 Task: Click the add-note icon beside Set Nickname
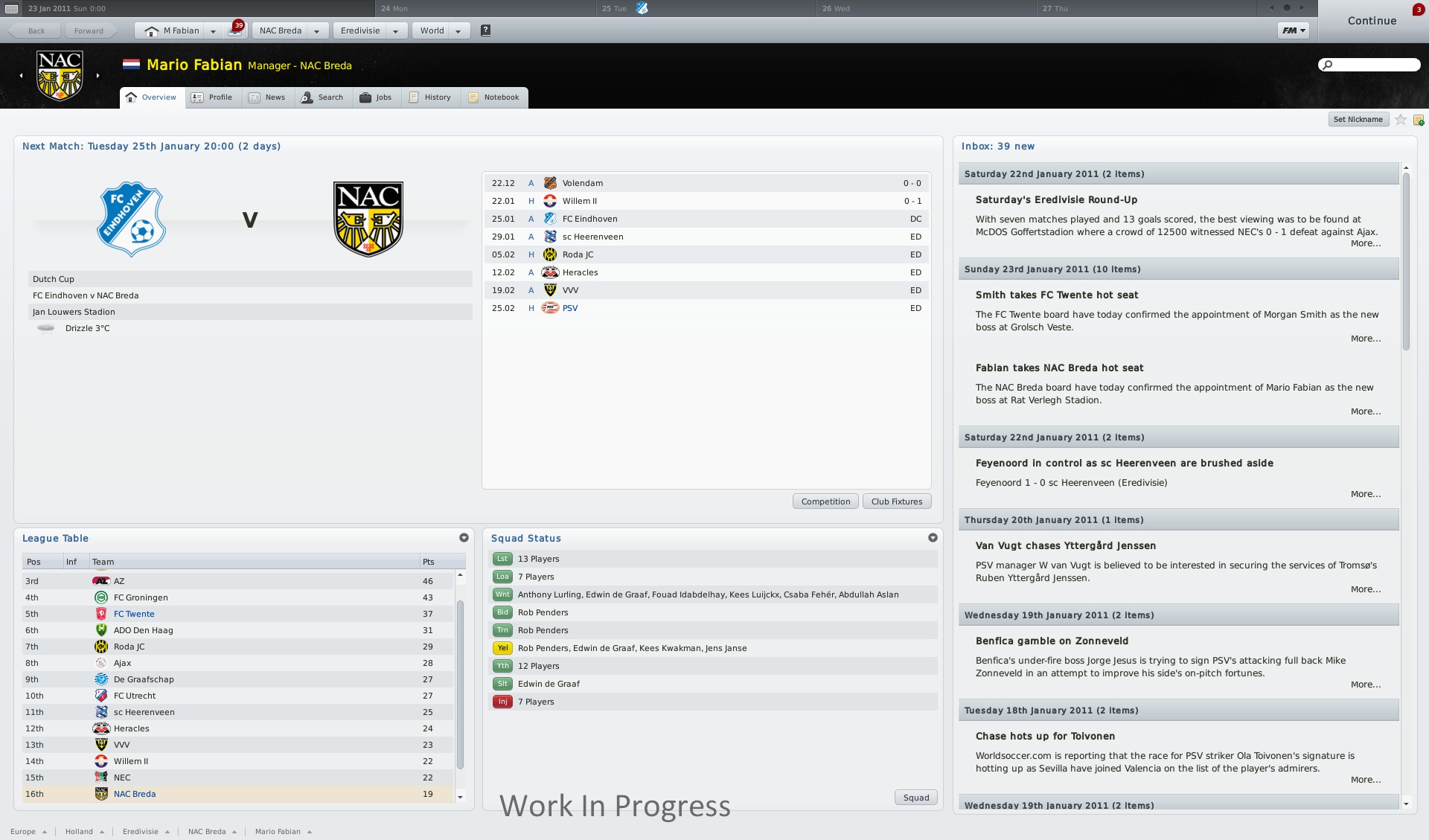click(1419, 120)
